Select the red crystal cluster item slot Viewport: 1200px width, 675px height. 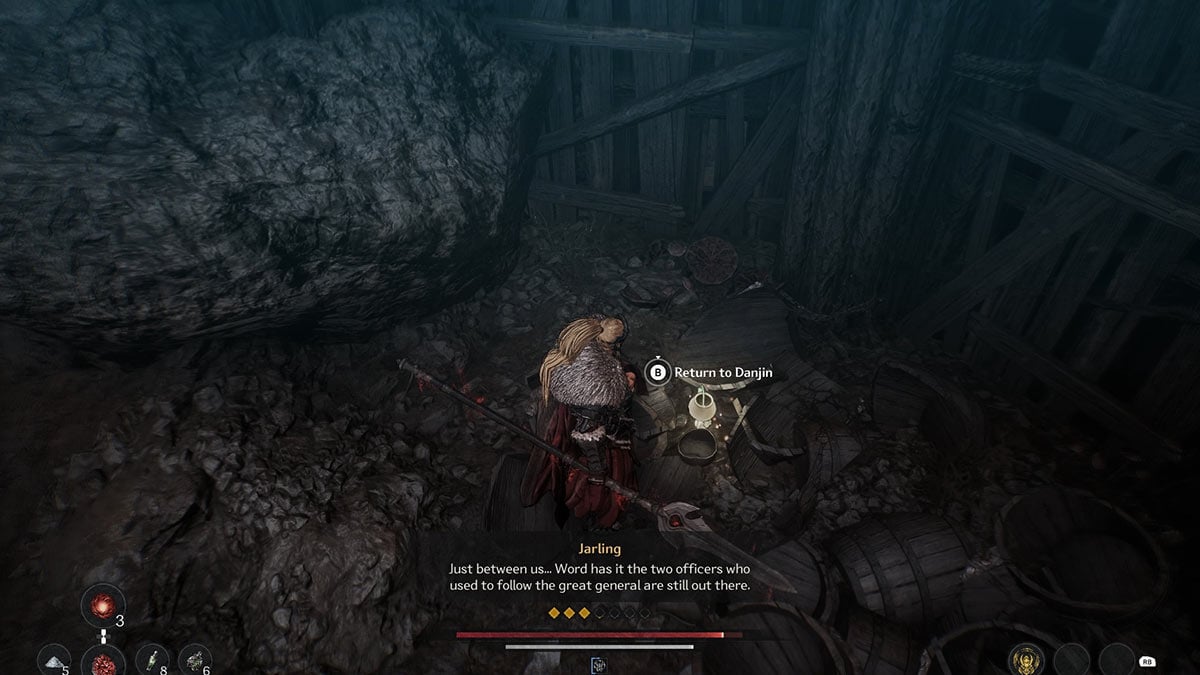[x=103, y=661]
